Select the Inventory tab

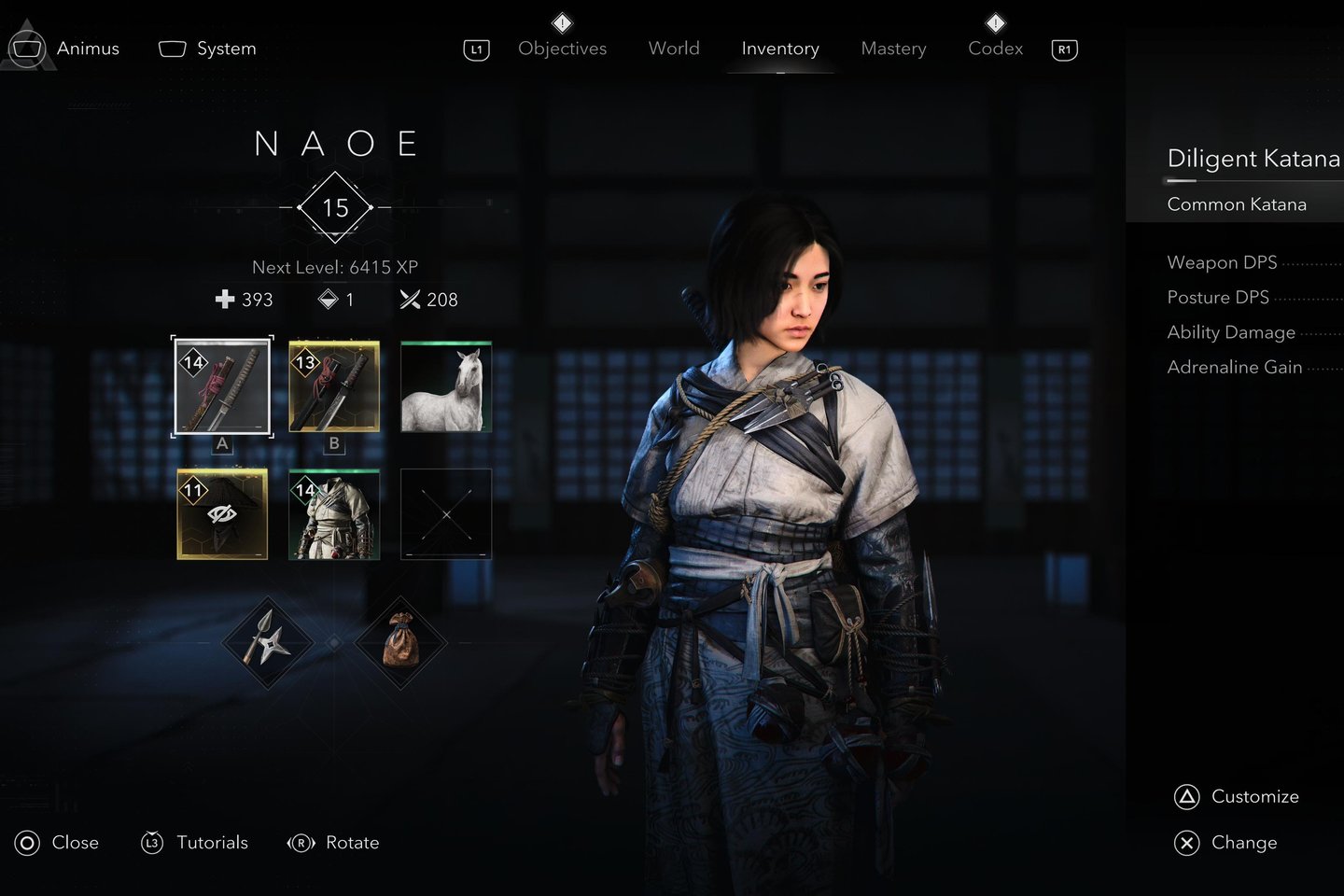point(780,49)
